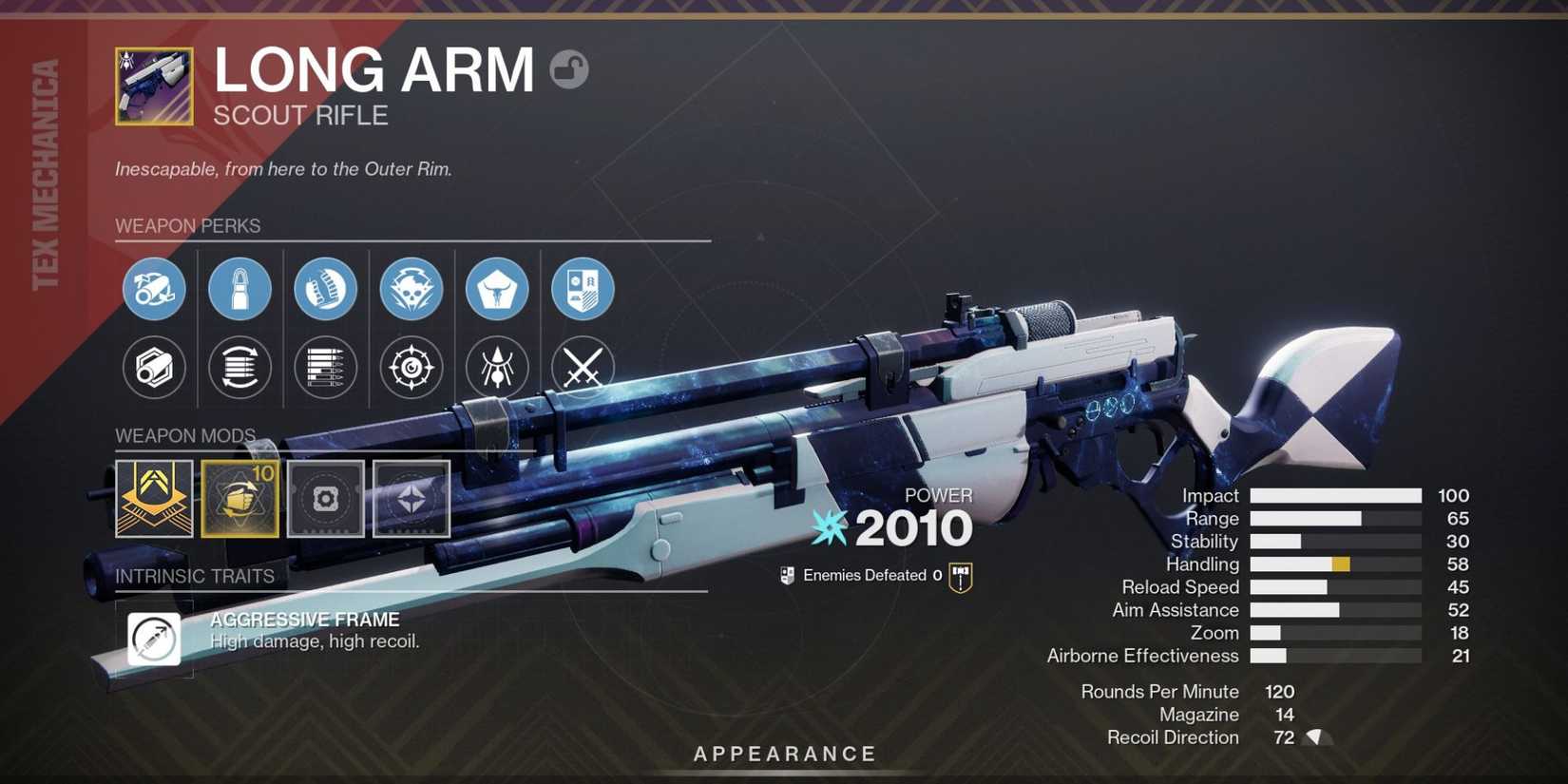Inspect the exploding skull trait perk
1568x784 pixels.
pyautogui.click(x=410, y=290)
